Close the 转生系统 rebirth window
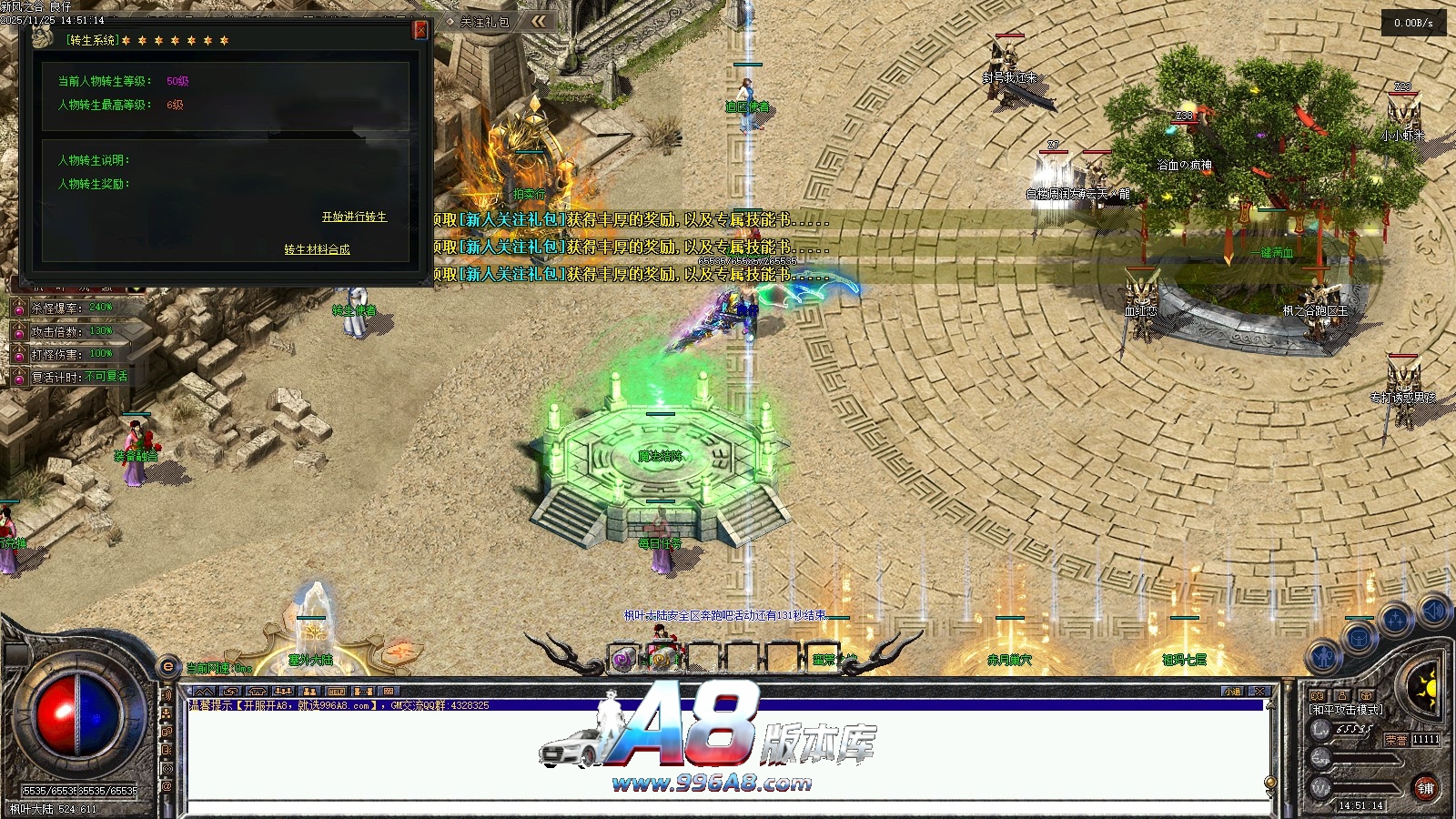This screenshot has height=819, width=1456. point(420,30)
